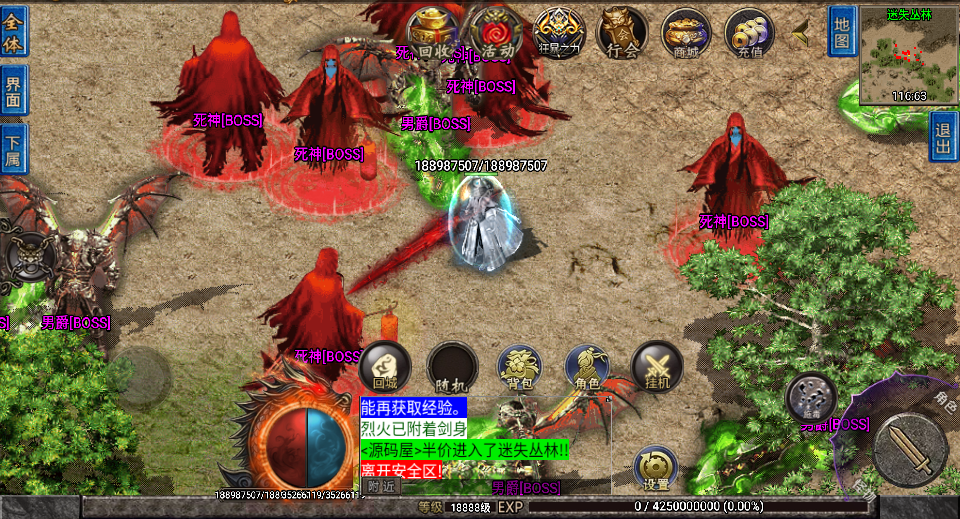Open the 商城 shop
960x519 pixels.
click(686, 33)
